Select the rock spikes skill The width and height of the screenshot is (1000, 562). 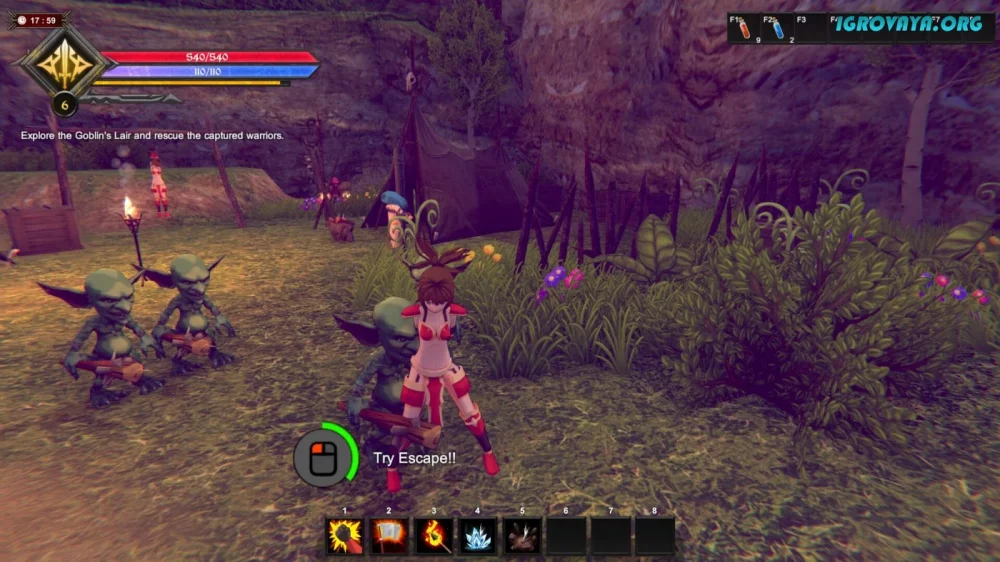tap(522, 537)
